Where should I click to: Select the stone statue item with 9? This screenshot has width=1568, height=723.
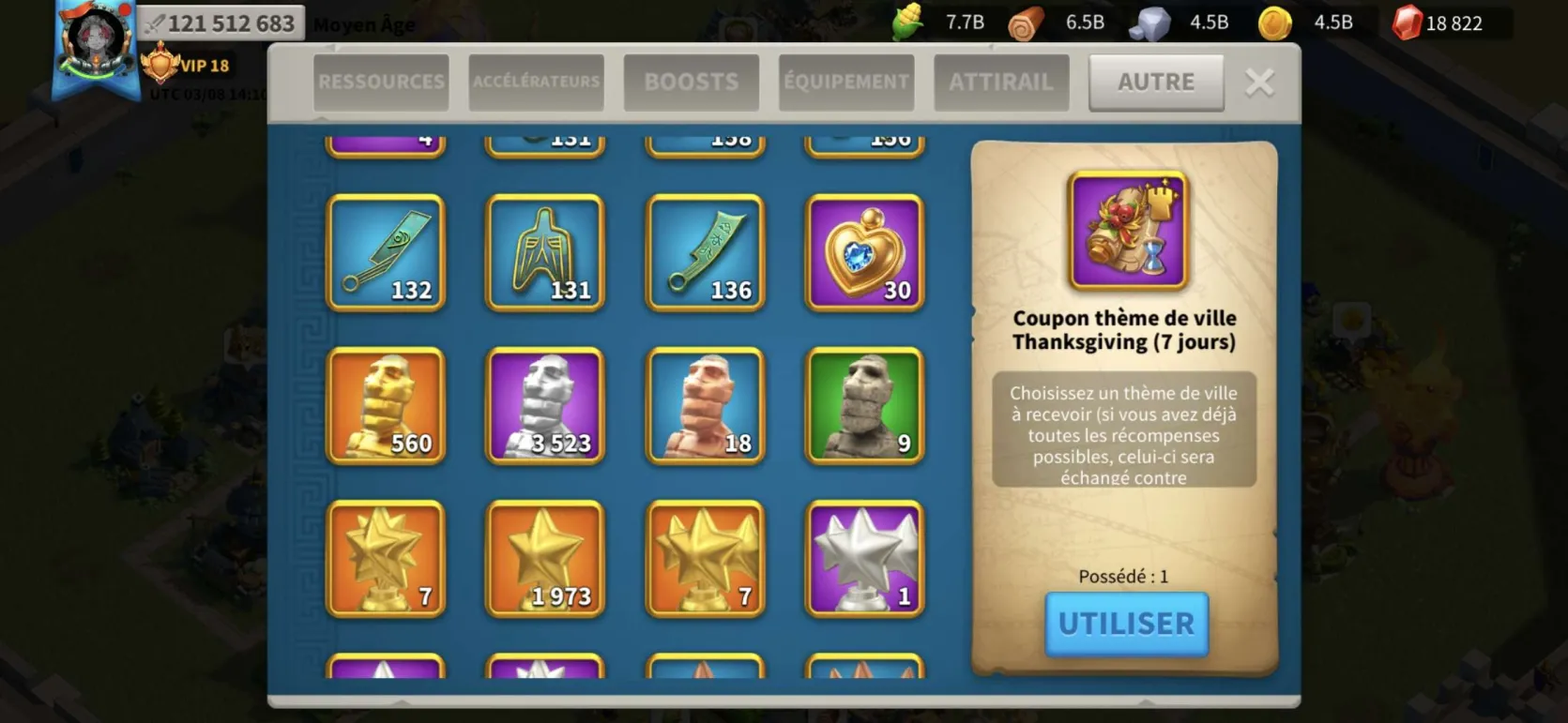click(864, 406)
